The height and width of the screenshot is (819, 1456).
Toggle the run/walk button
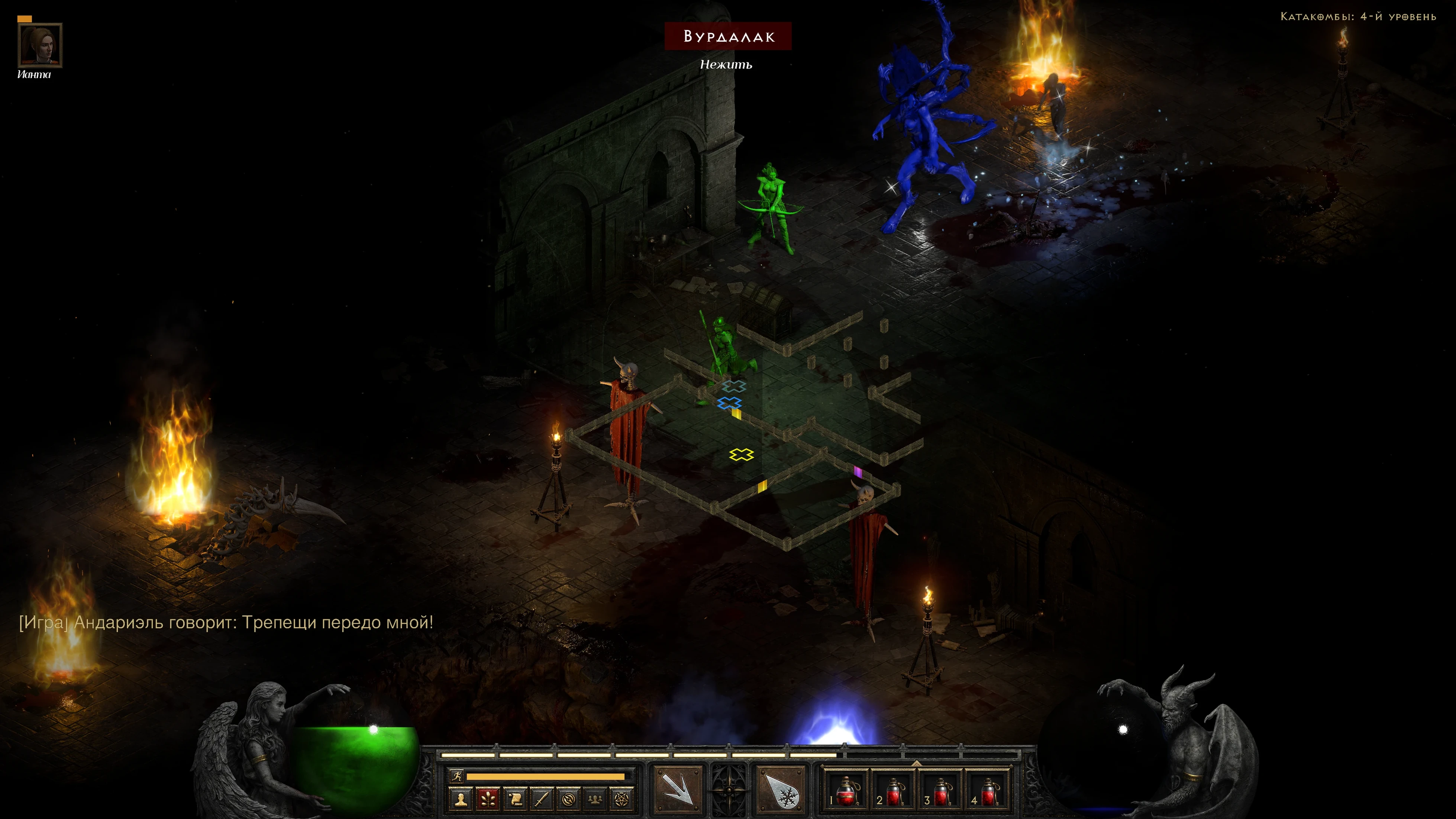tap(457, 776)
